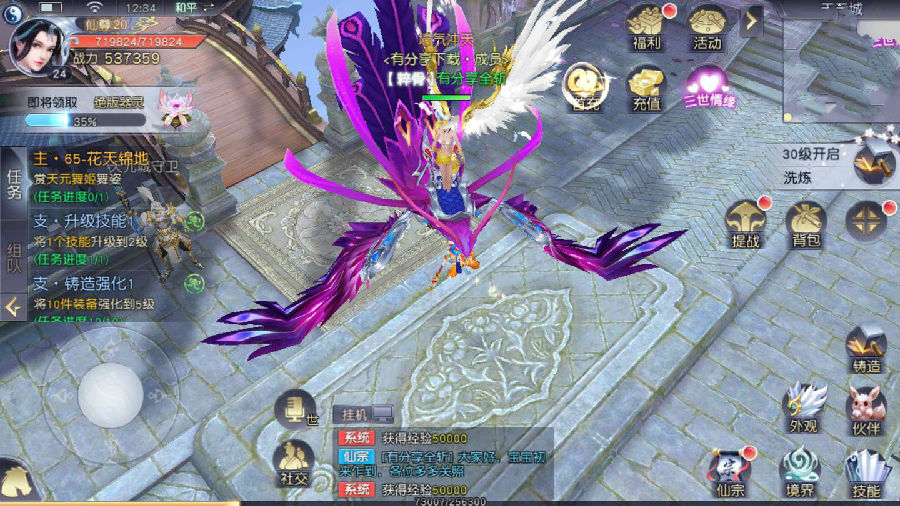The height and width of the screenshot is (506, 900).
Task: Open the 铸造 forging menu
Action: pos(866,349)
